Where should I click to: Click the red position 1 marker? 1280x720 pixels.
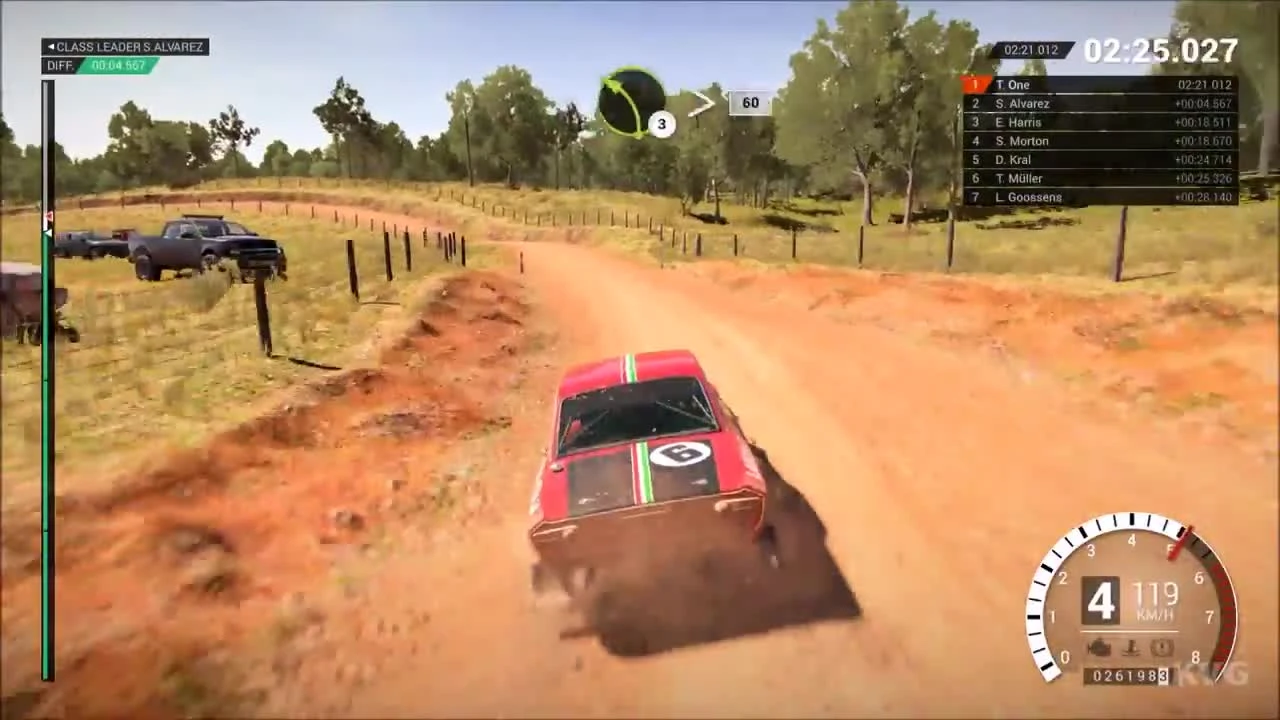973,85
